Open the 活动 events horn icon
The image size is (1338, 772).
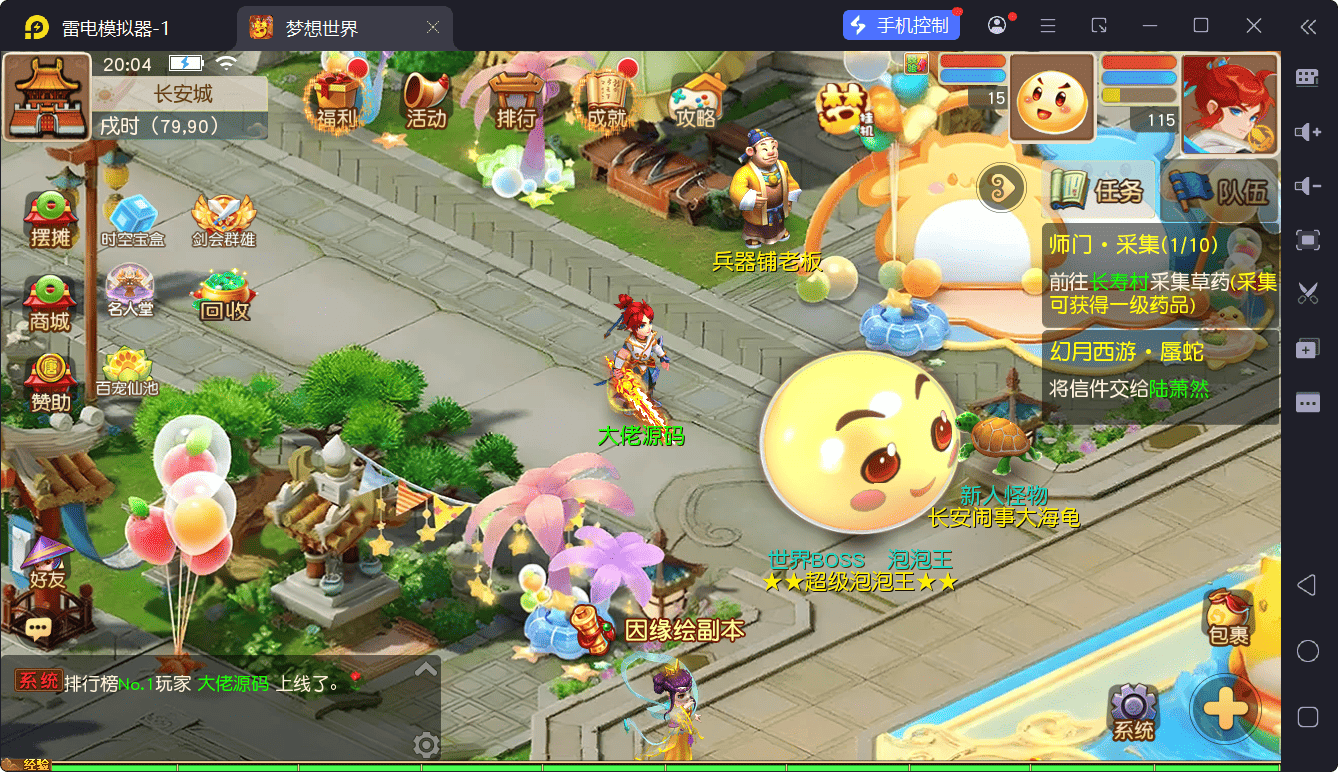click(x=425, y=100)
